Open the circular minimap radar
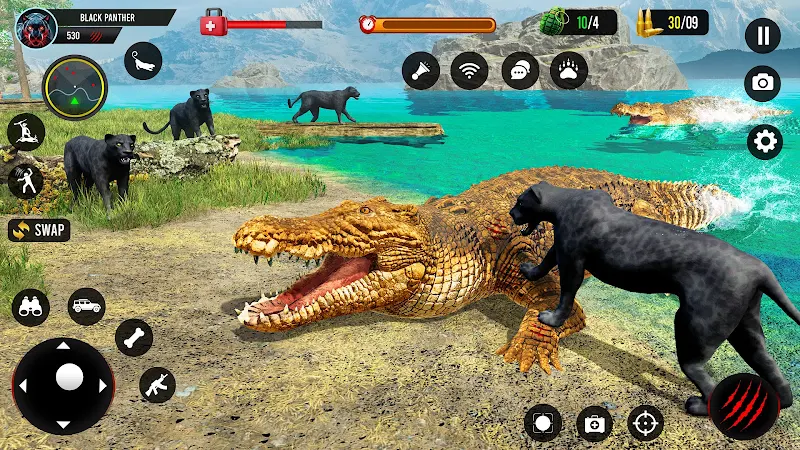Viewport: 800px width, 450px height. [x=76, y=84]
